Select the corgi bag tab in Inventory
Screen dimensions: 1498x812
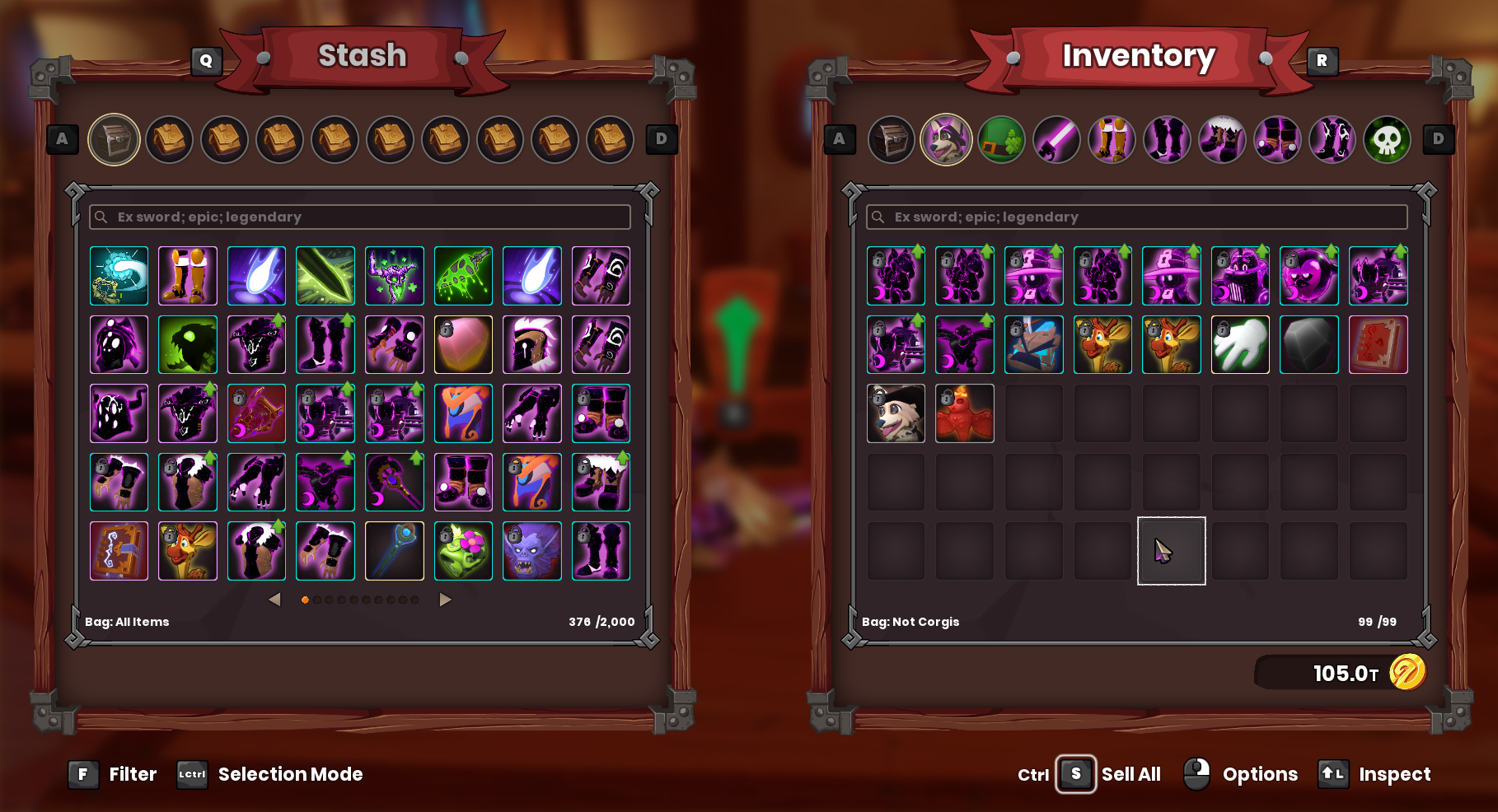tap(947, 139)
